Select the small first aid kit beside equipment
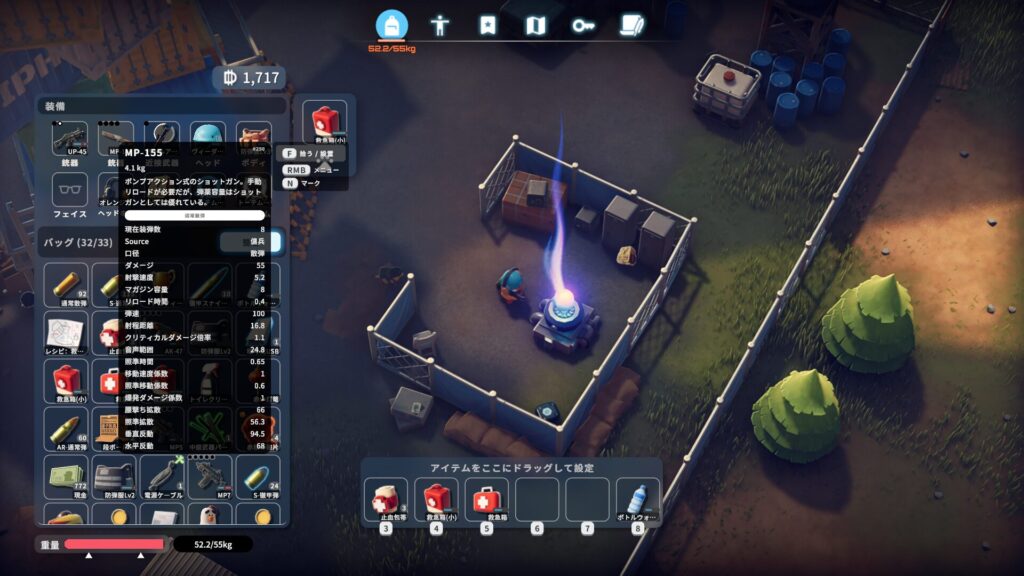The width and height of the screenshot is (1024, 576). (x=325, y=124)
